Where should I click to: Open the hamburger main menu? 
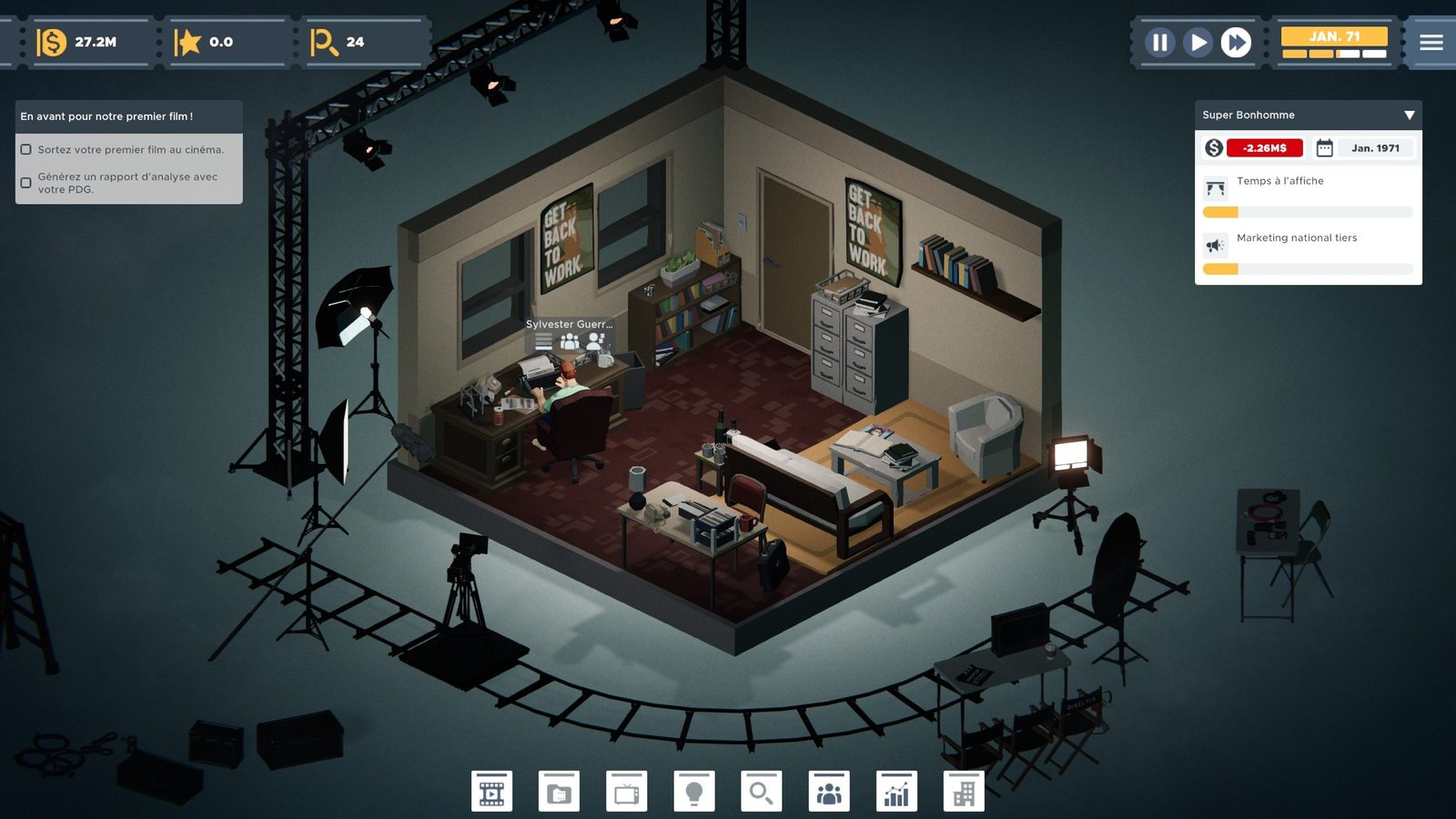(x=1431, y=43)
